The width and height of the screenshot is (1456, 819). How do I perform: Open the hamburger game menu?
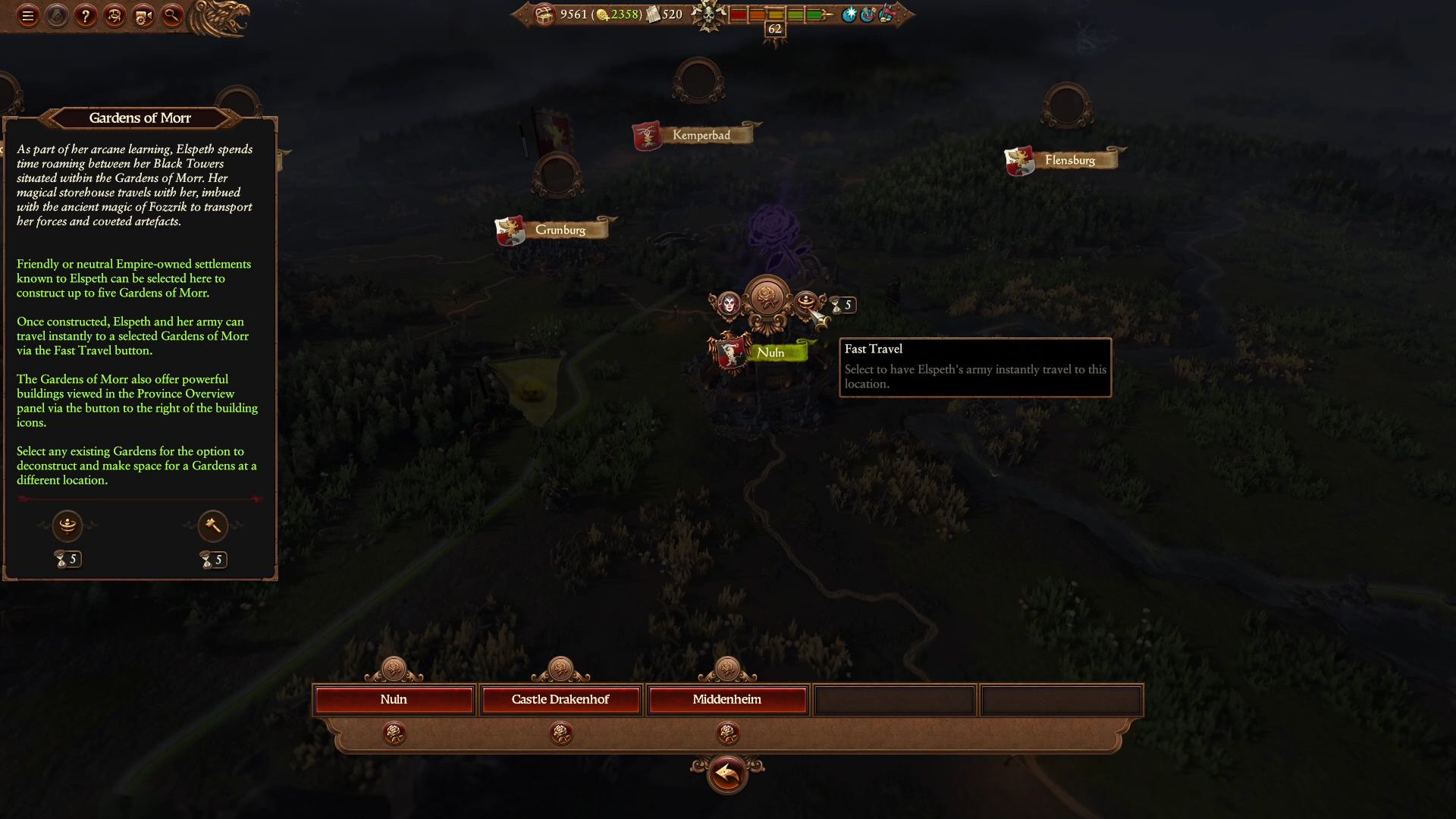coord(28,16)
